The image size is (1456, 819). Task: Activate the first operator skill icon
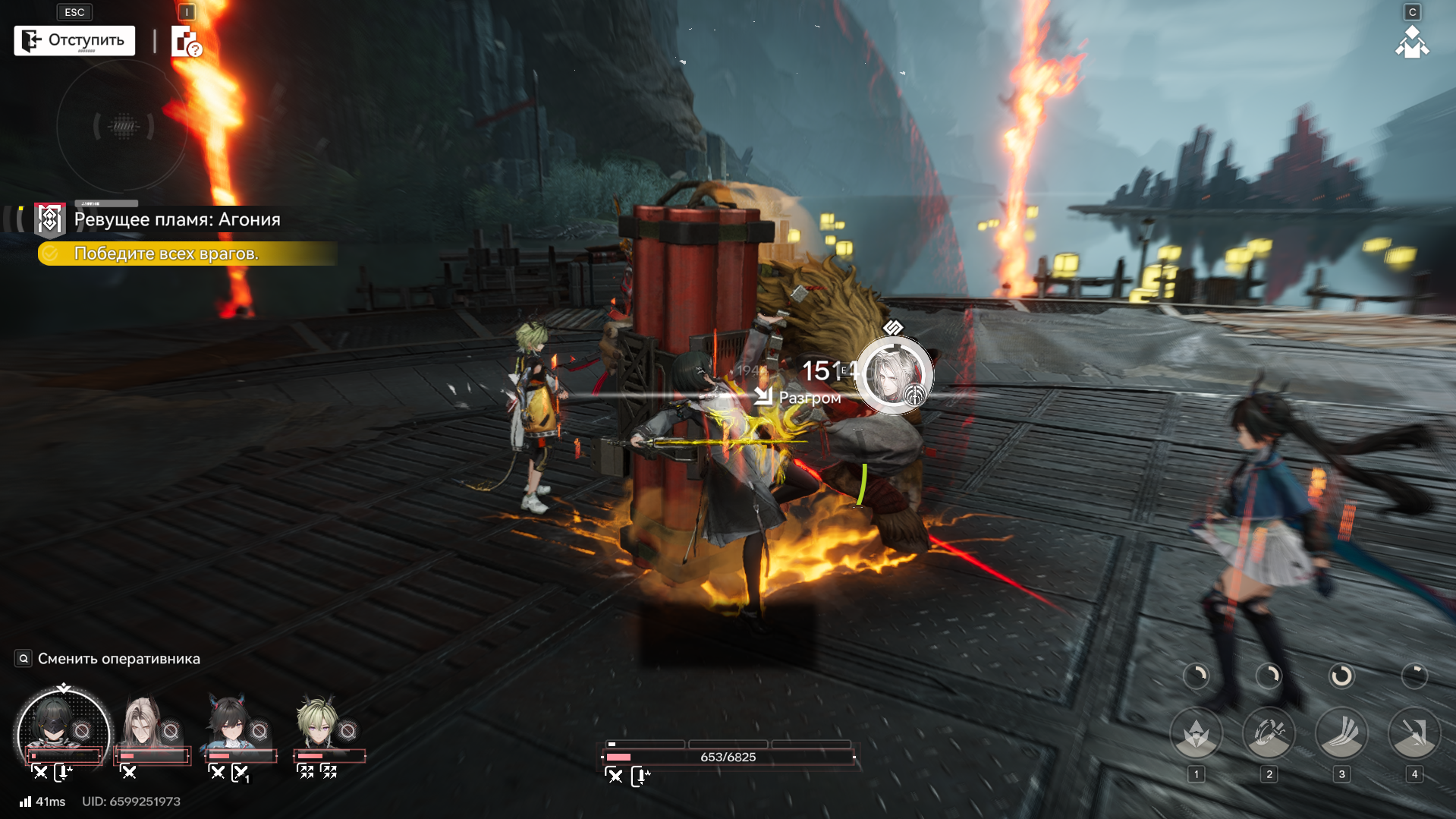[1197, 733]
